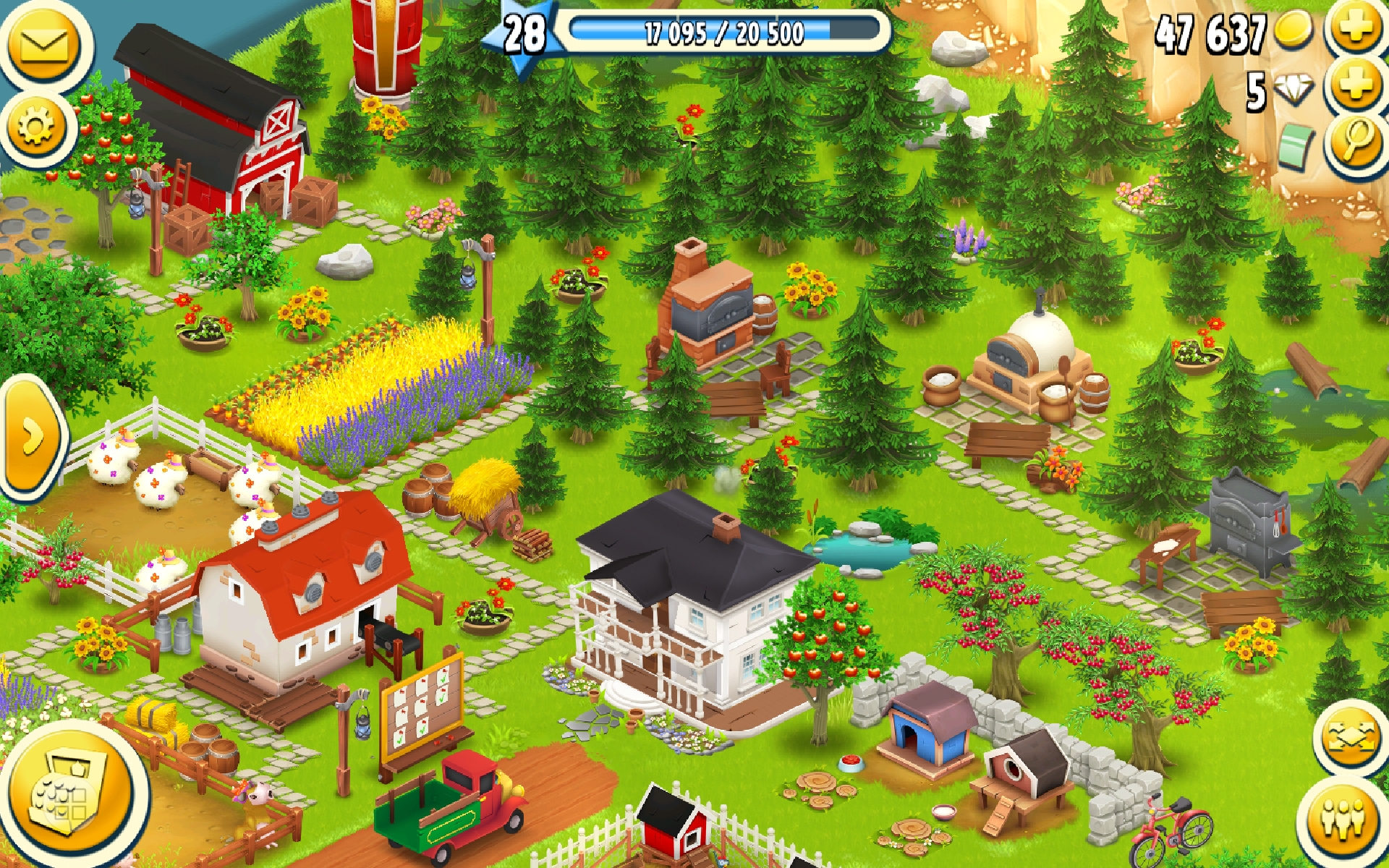Screen dimensions: 1389x868
Task: Tap the level 28 star badge
Action: pos(524,34)
